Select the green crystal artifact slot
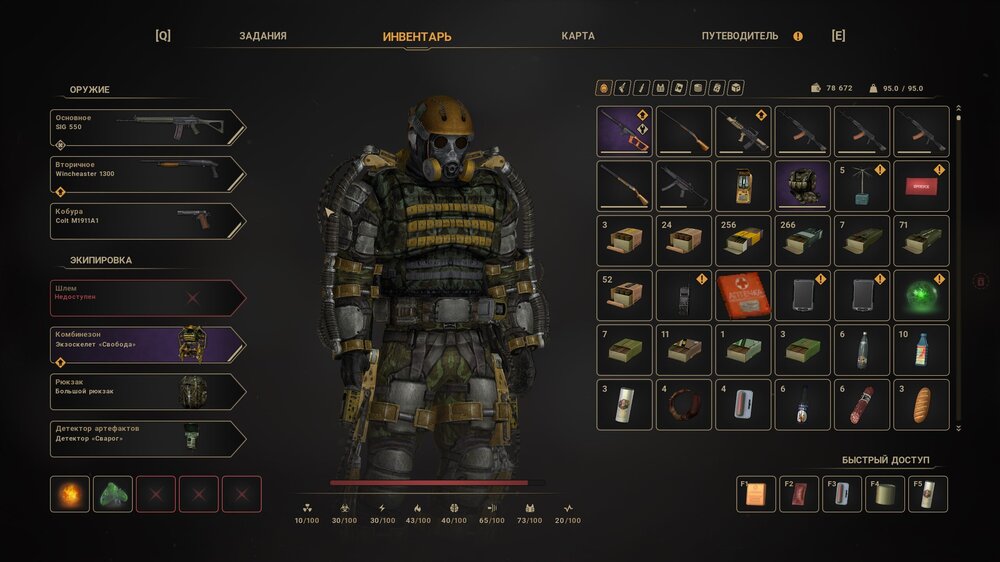Screen dimensions: 1000x562 [113, 494]
